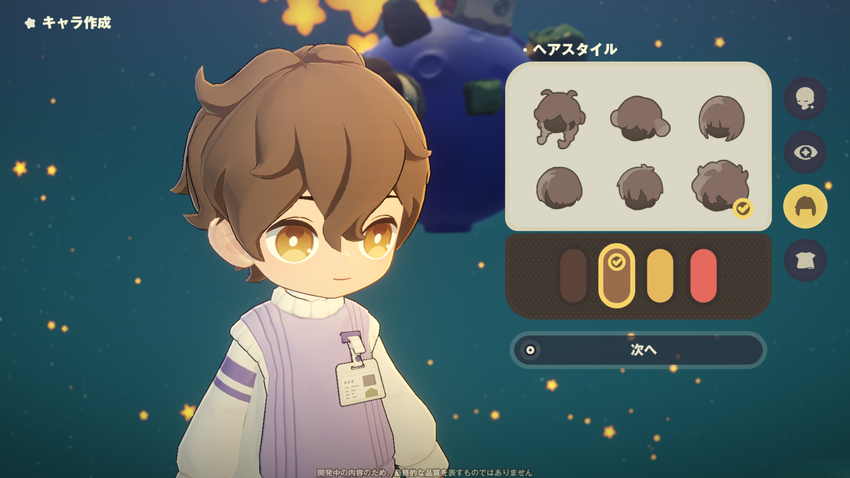Select the highlighted hairstyle tab

(805, 206)
